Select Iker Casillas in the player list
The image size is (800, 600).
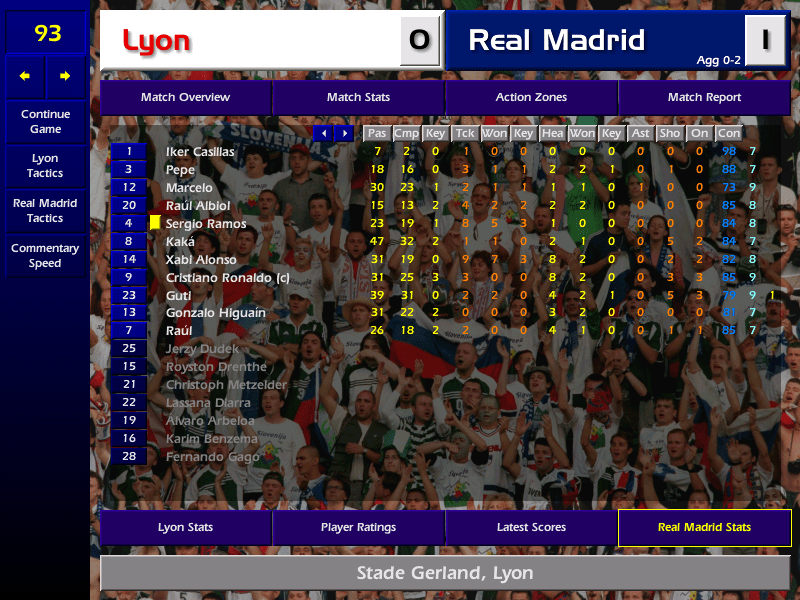200,152
